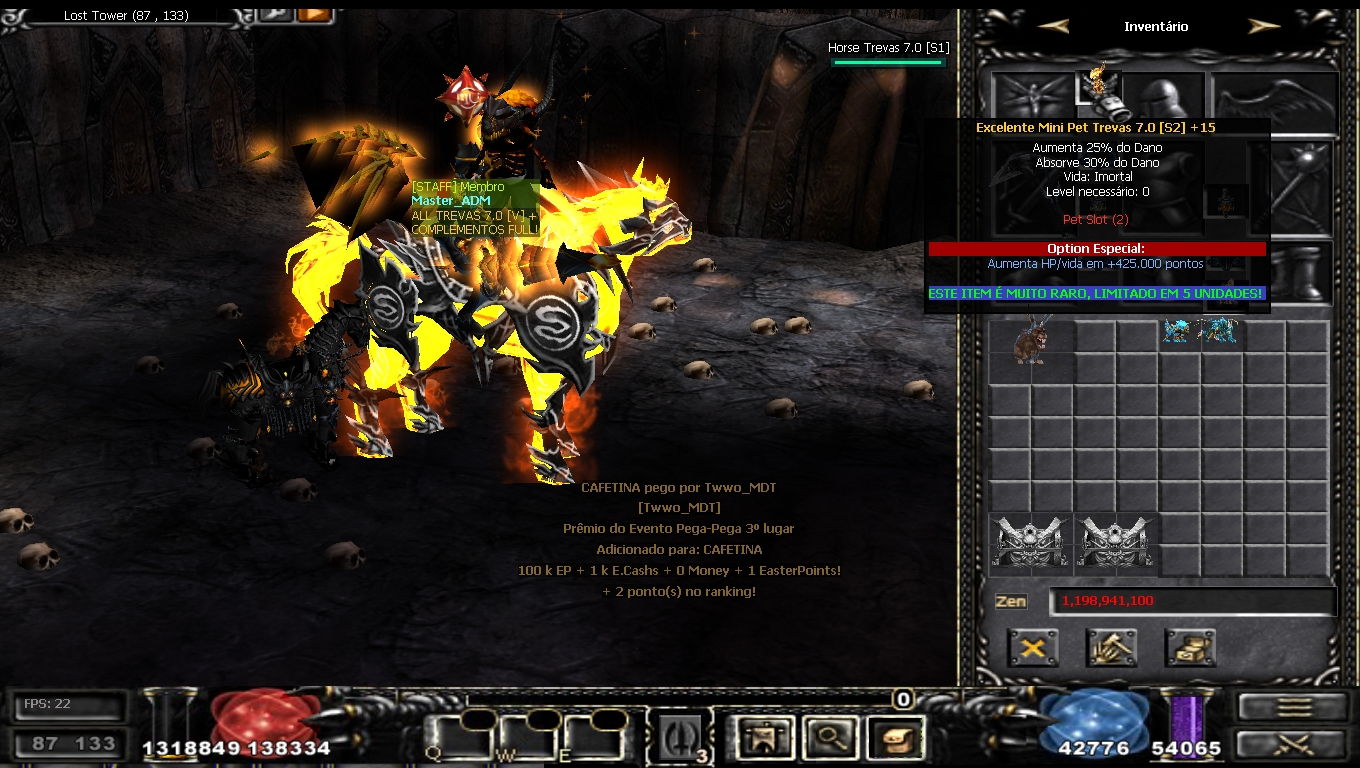The height and width of the screenshot is (768, 1360).
Task: Open the scroll icon button in bottom bar
Action: click(895, 738)
